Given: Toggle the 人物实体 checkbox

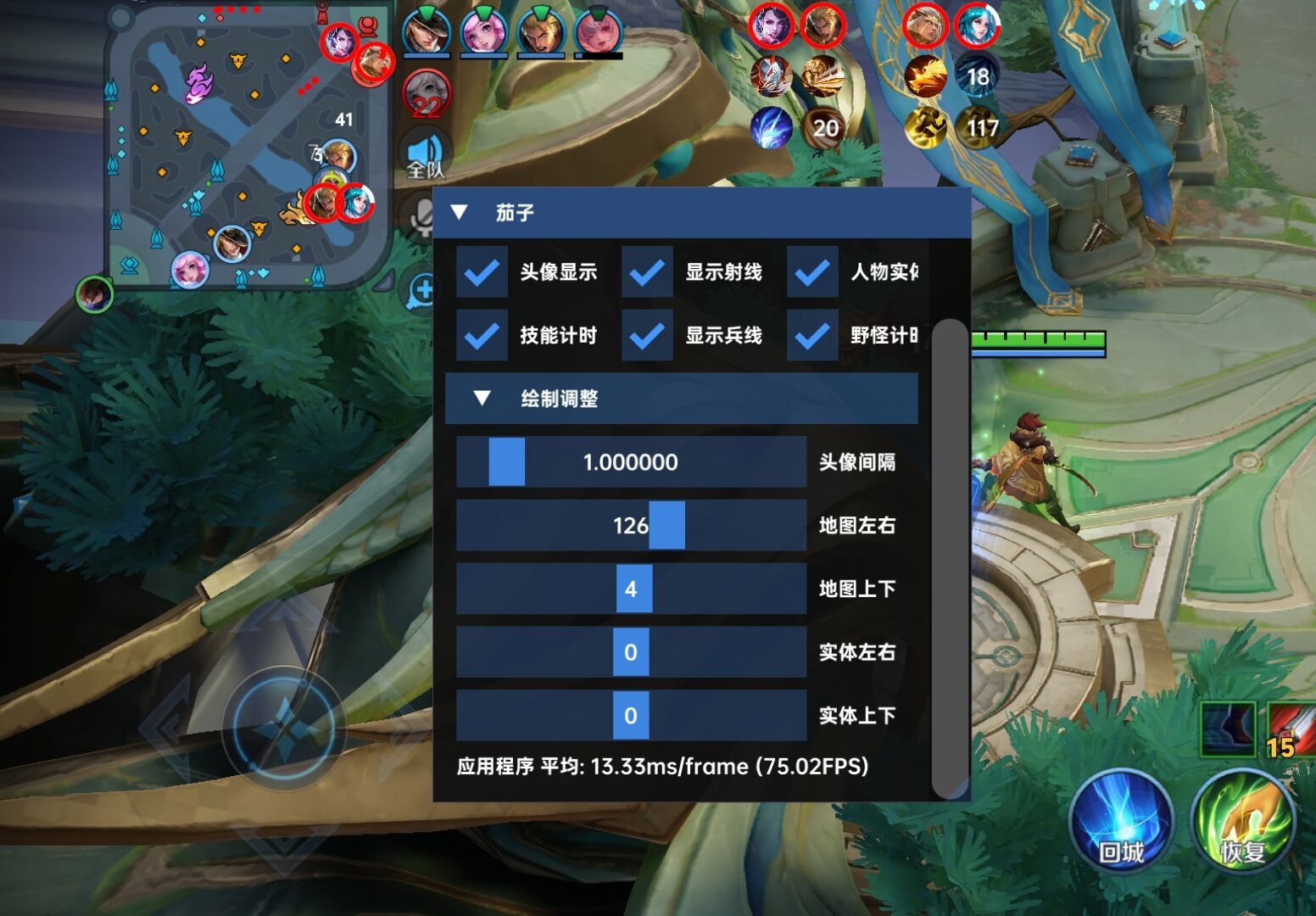Looking at the screenshot, I should (x=812, y=272).
